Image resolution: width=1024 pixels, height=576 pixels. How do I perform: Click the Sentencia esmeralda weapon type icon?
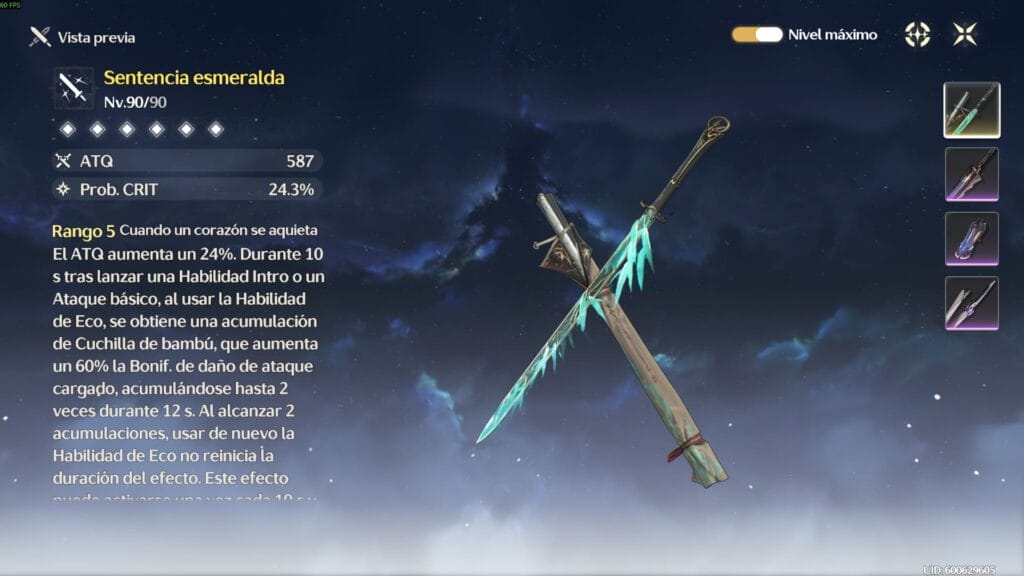74,88
